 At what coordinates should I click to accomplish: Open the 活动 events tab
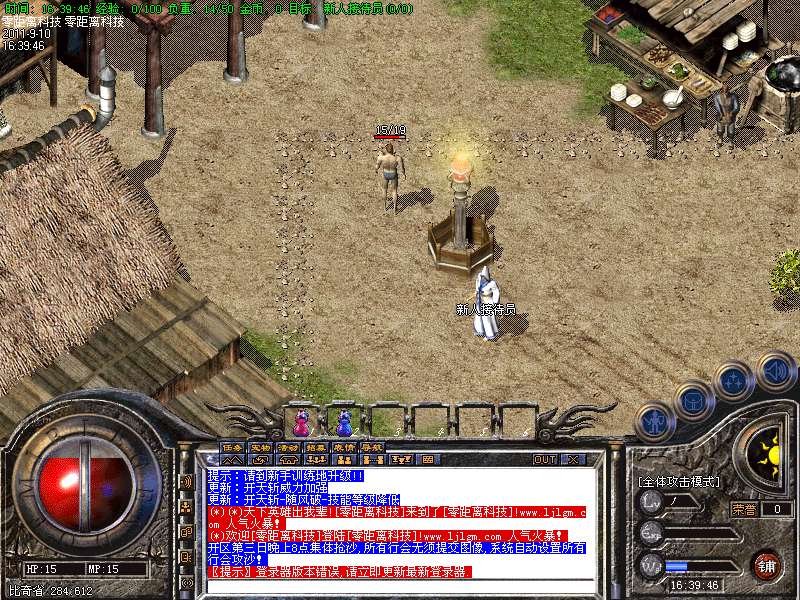point(288,447)
